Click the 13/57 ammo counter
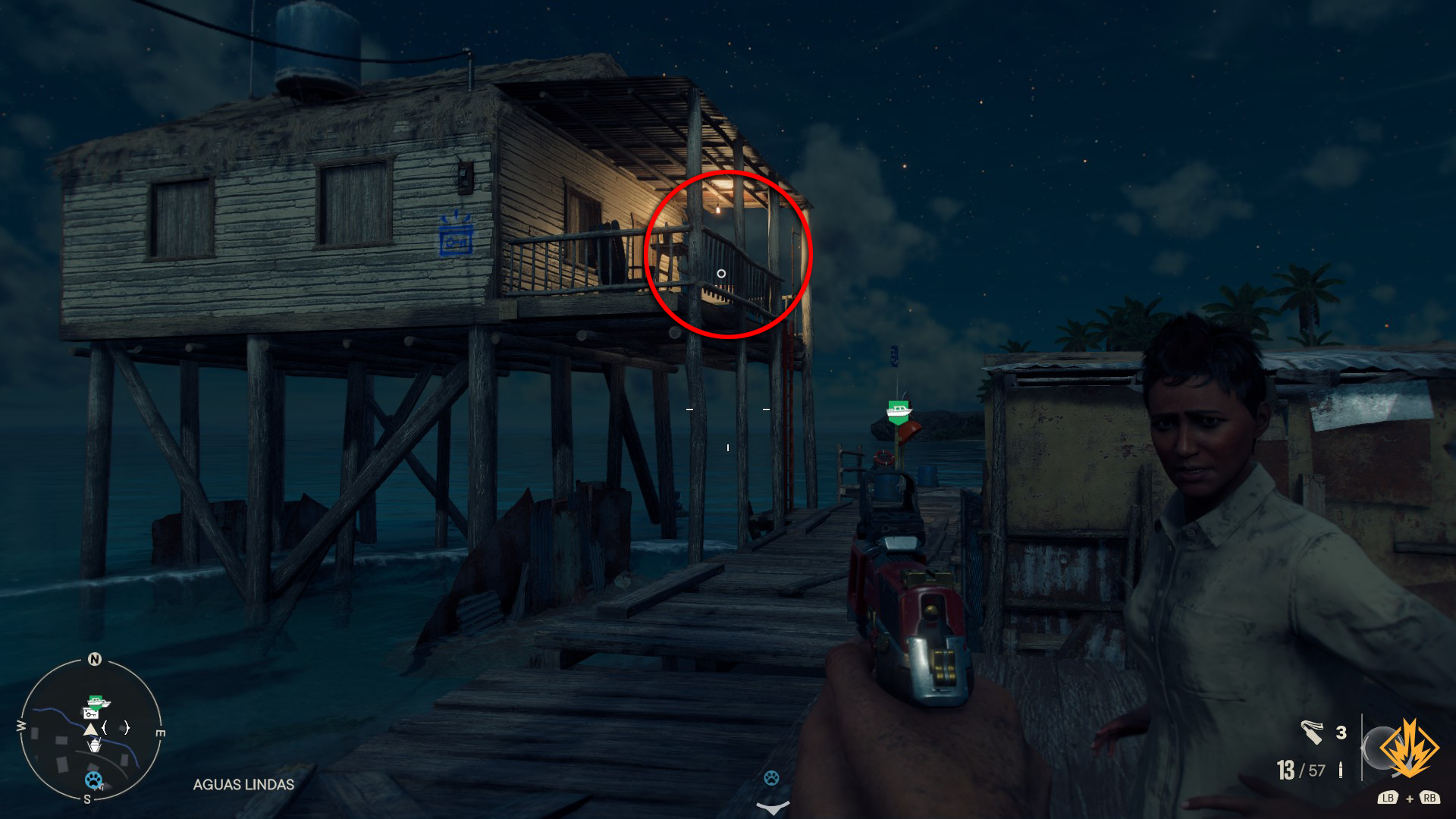This screenshot has height=819, width=1456. tap(1300, 770)
